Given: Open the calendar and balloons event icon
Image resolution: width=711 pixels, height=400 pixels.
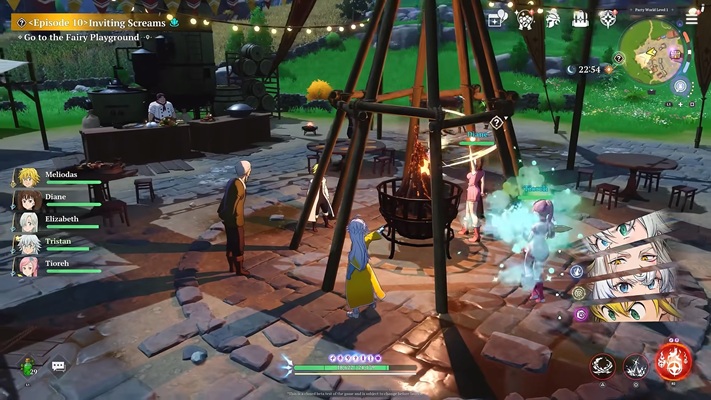Looking at the screenshot, I should (x=497, y=18).
